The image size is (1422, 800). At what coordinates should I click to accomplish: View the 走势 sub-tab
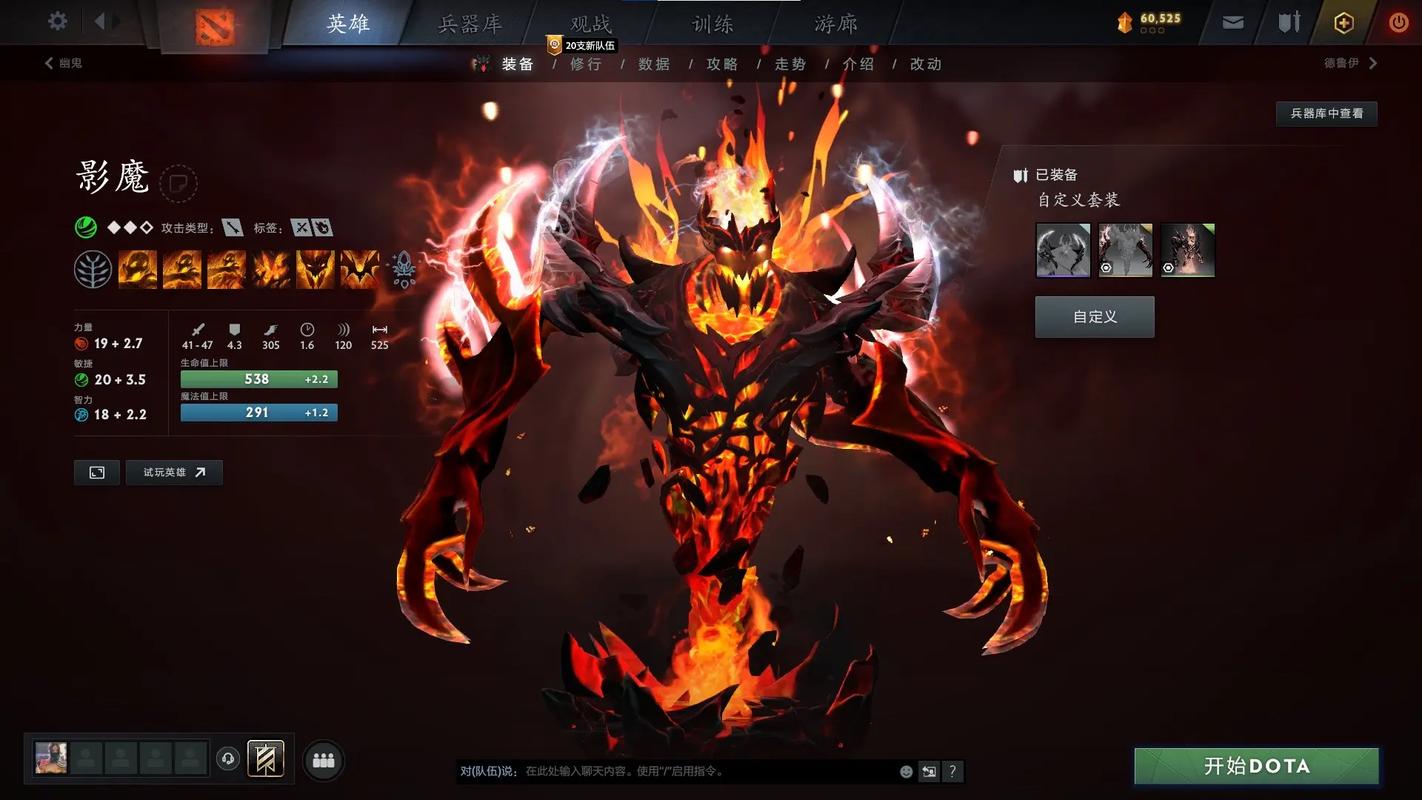790,64
